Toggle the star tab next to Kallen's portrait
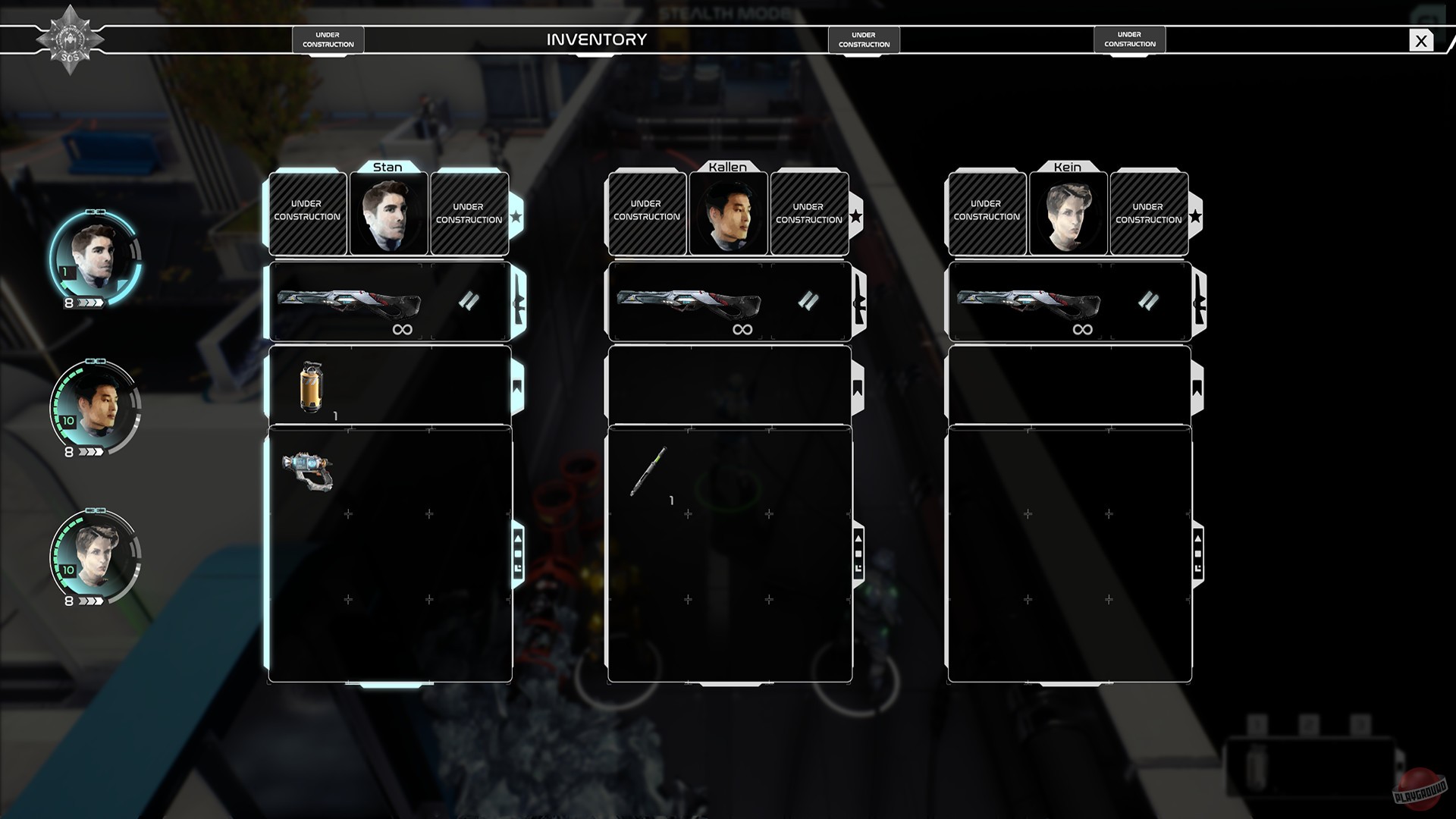The height and width of the screenshot is (819, 1456). [856, 216]
